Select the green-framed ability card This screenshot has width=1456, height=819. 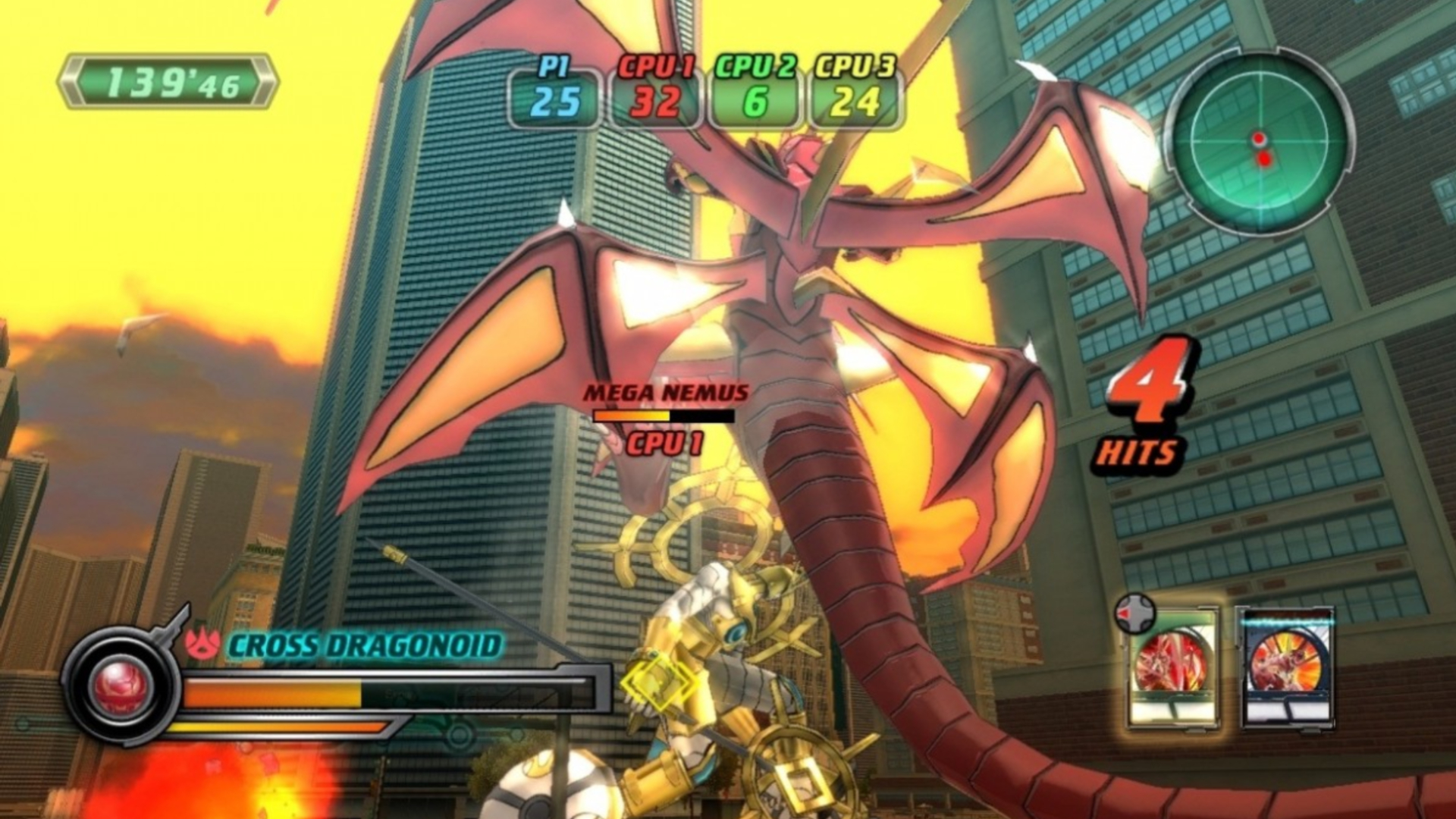click(1172, 669)
